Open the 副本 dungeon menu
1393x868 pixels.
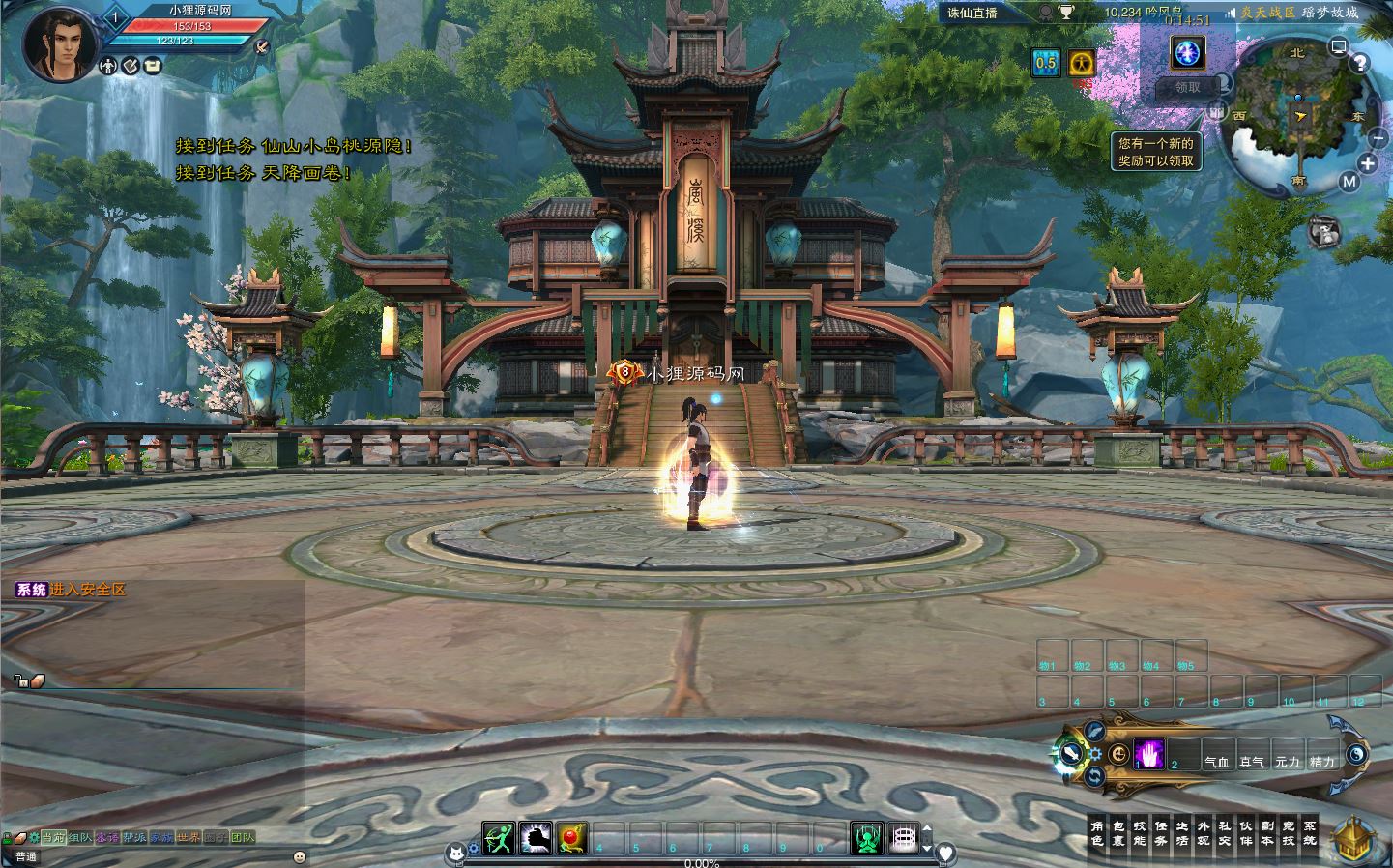(1267, 833)
